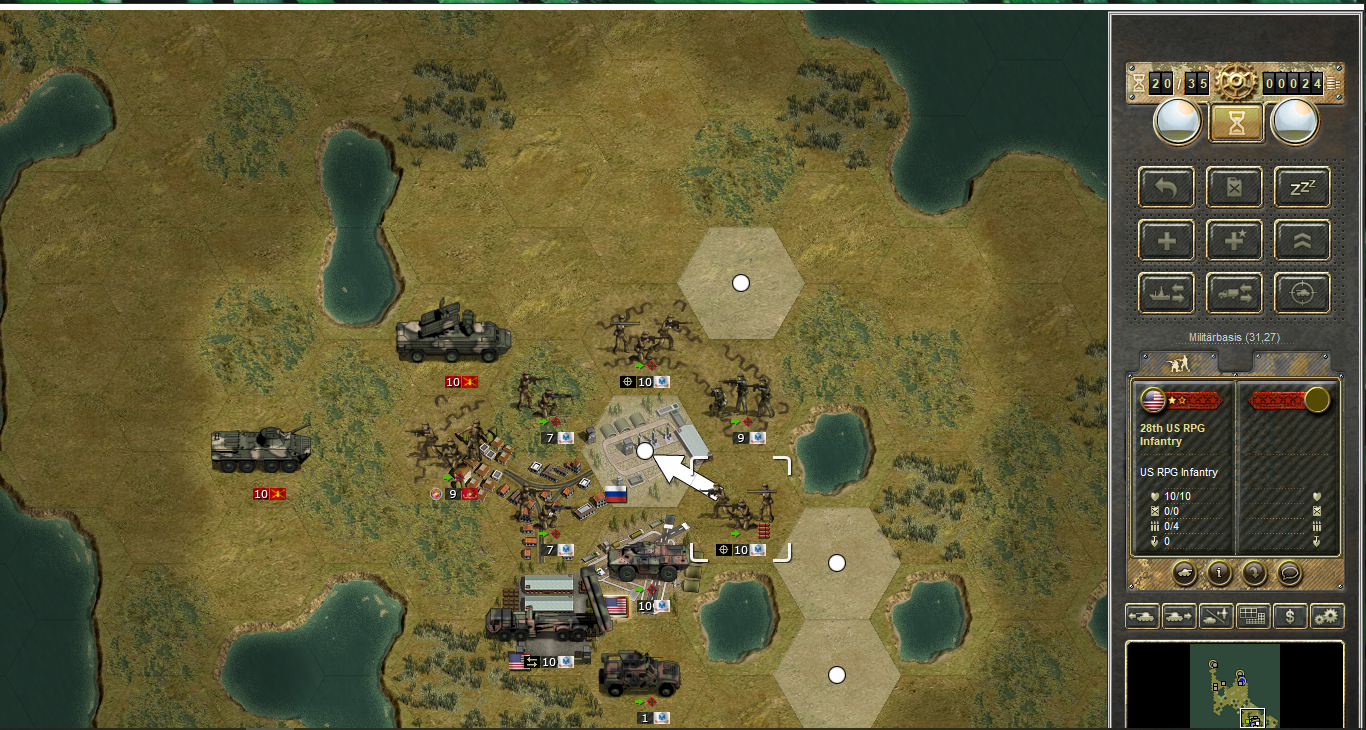Toggle truck transport with the truck arrows button
The height and width of the screenshot is (730, 1366).
coord(1234,293)
